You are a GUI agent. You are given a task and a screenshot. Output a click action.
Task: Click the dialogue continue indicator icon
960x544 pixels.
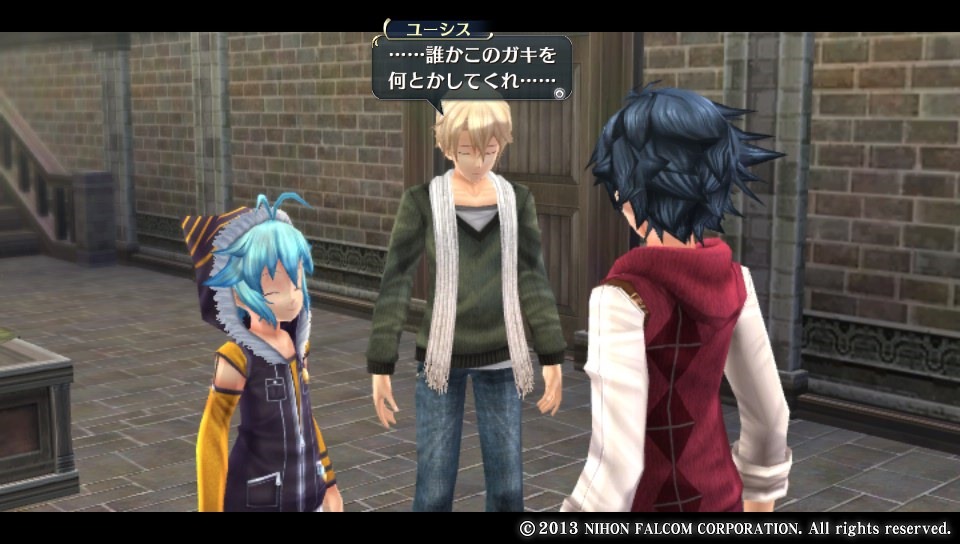click(x=561, y=92)
